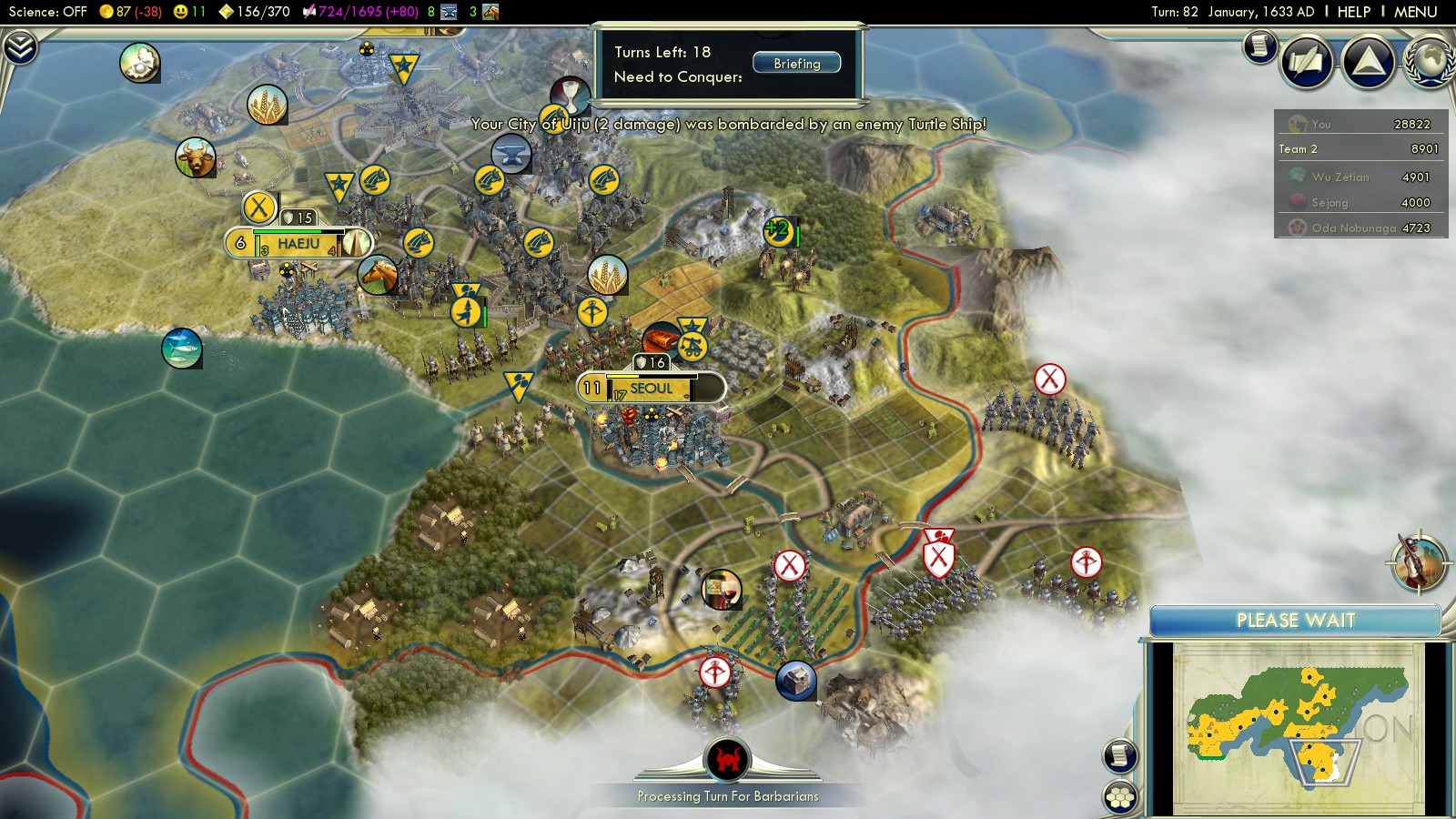Image resolution: width=1456 pixels, height=819 pixels.
Task: Select the Haeju city banner
Action: 298,244
